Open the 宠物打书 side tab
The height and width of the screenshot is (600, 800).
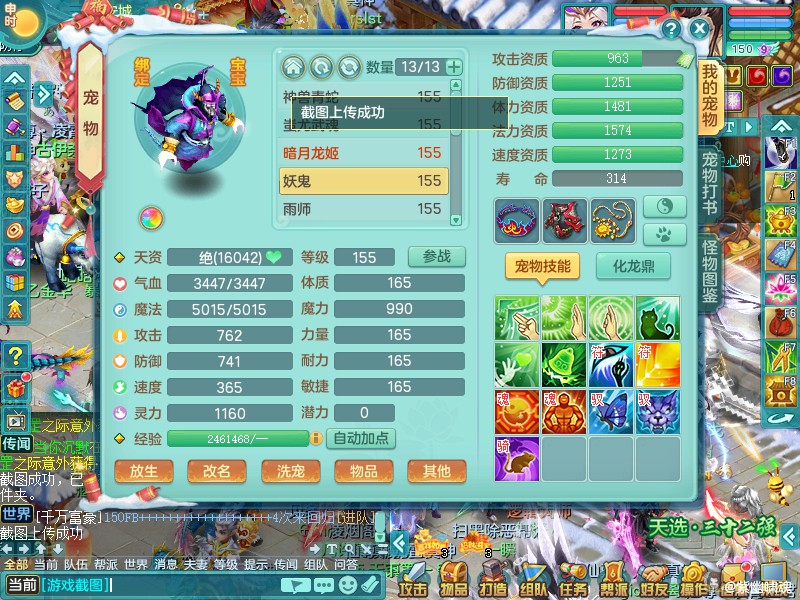pos(710,186)
